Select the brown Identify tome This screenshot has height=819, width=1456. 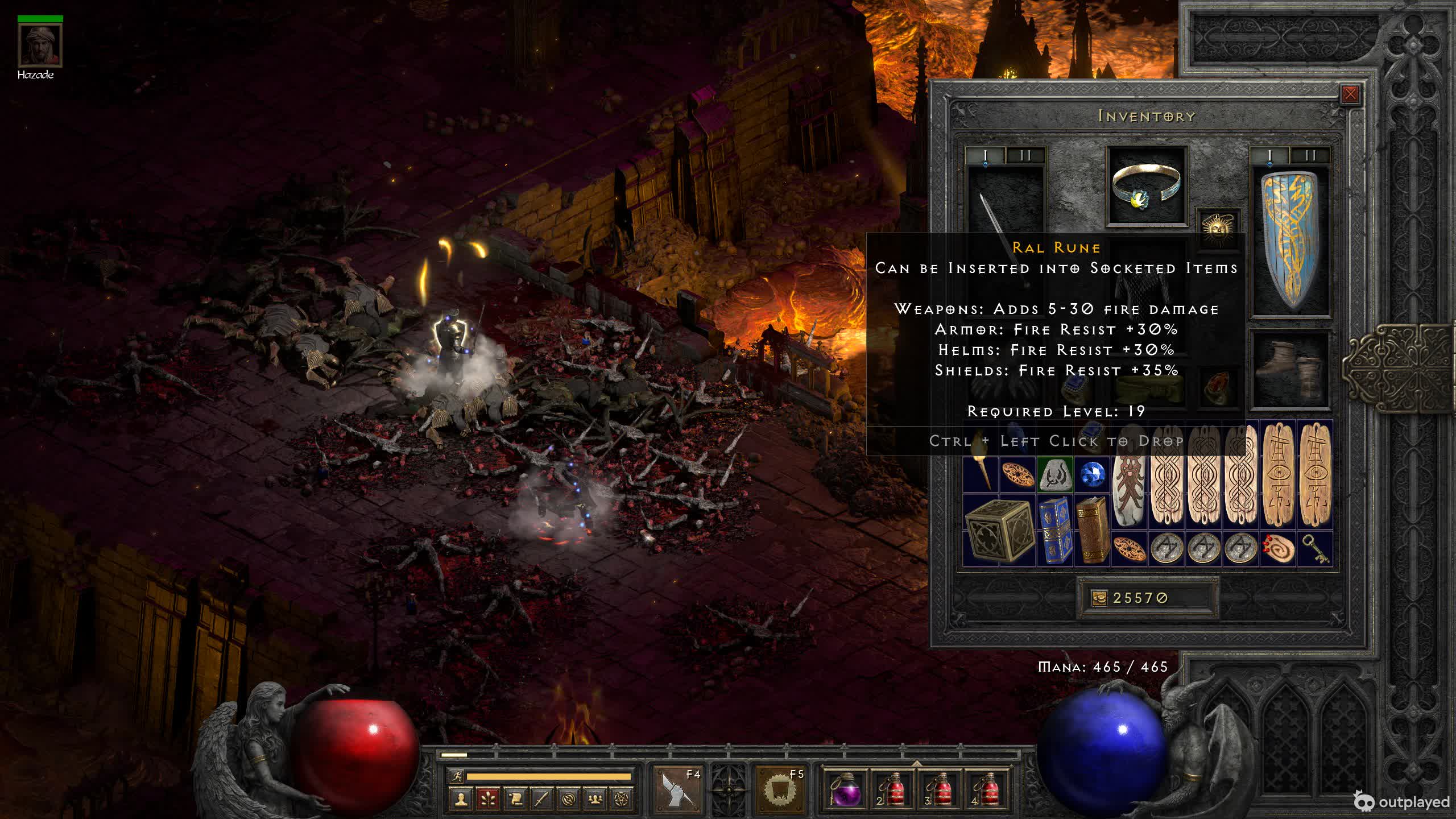(1092, 531)
